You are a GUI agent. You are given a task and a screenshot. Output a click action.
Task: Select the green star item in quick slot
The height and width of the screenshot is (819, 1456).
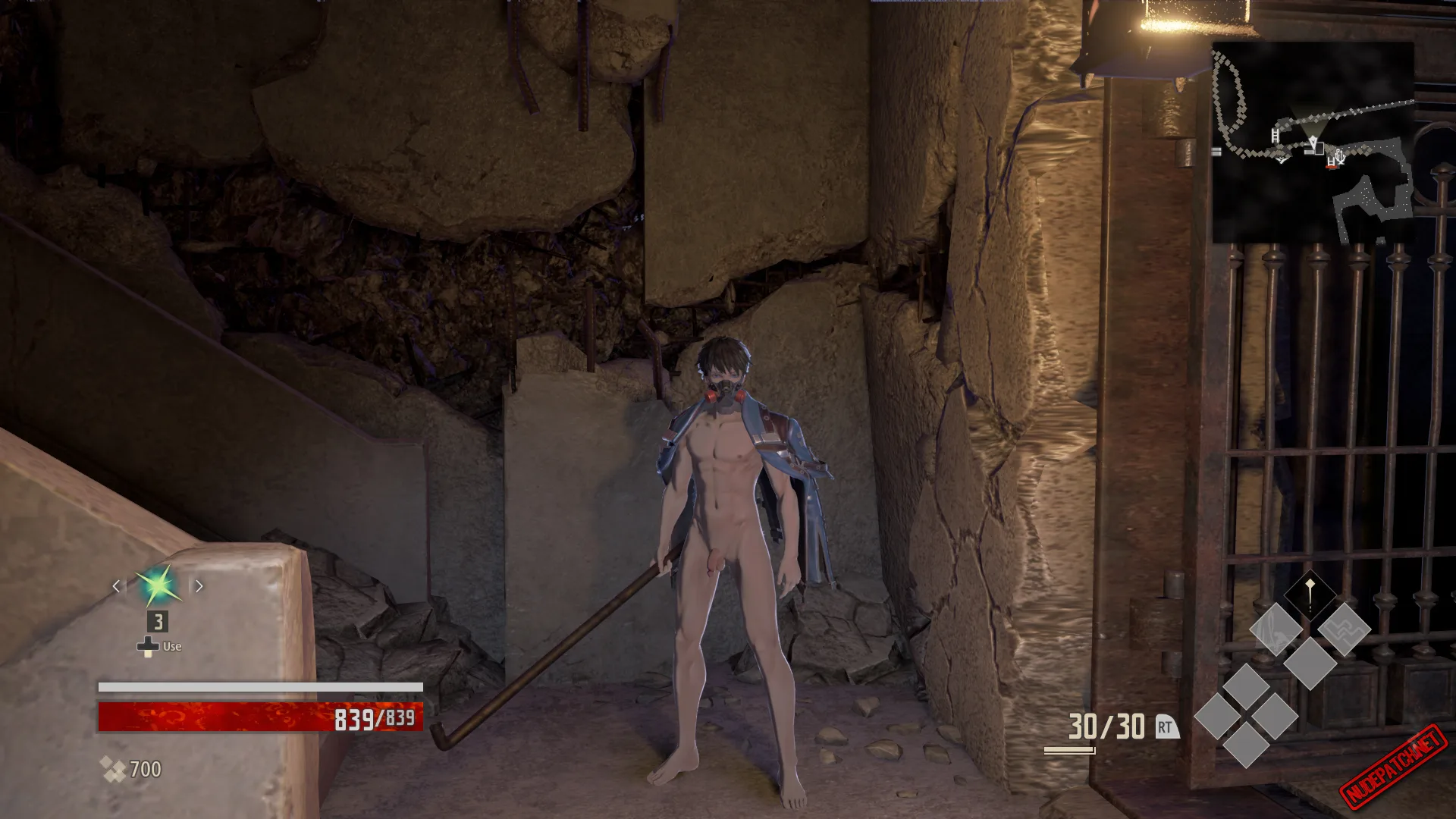click(x=158, y=585)
